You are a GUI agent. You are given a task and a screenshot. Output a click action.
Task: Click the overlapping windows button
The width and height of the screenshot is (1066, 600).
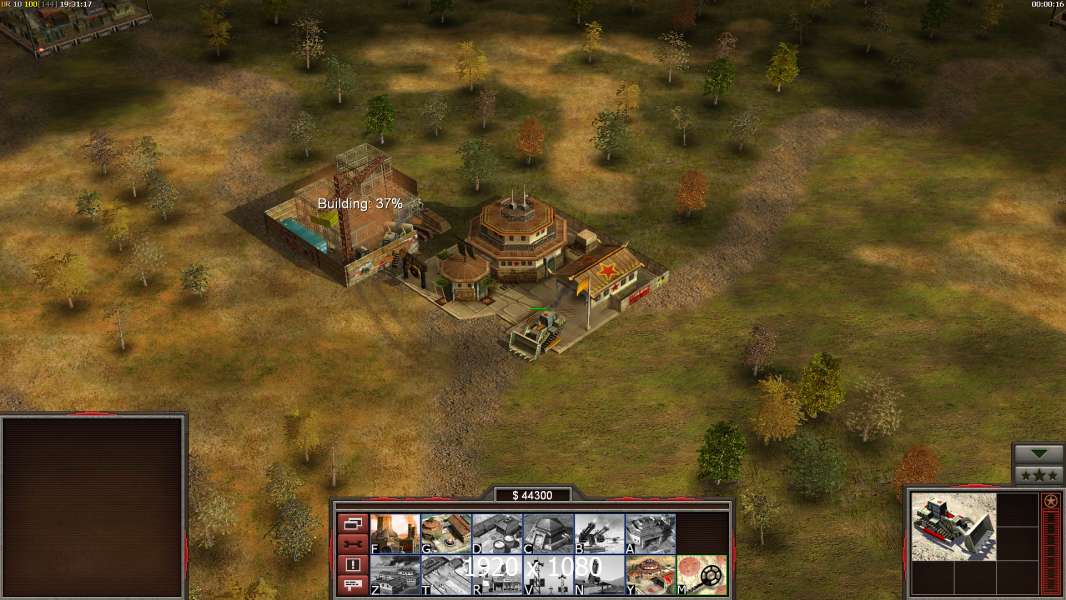[x=352, y=523]
